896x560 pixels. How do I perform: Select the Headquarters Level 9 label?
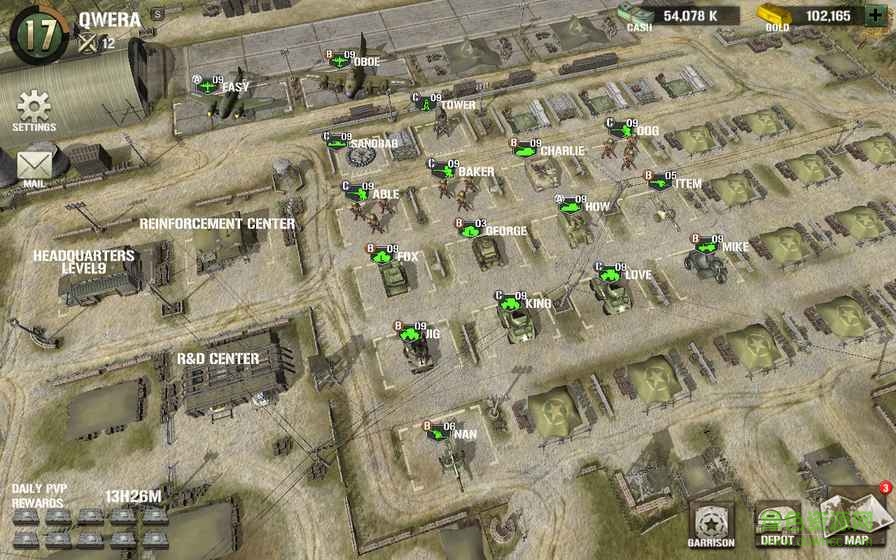click(x=84, y=262)
